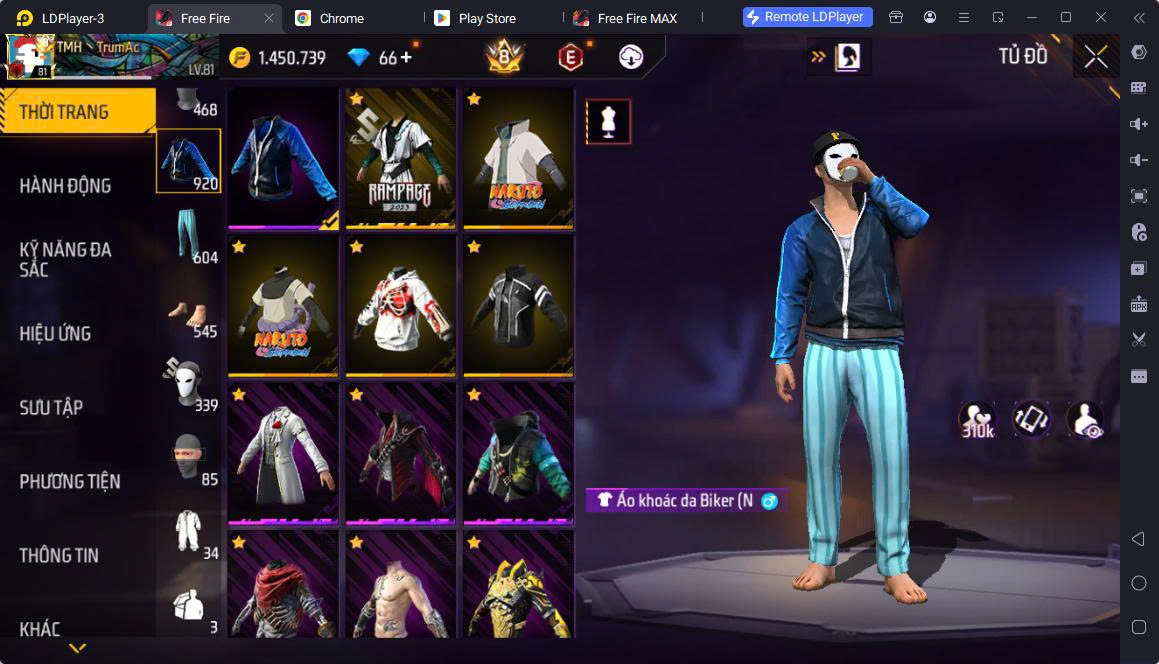Pick the white mask subcategory

tap(189, 383)
